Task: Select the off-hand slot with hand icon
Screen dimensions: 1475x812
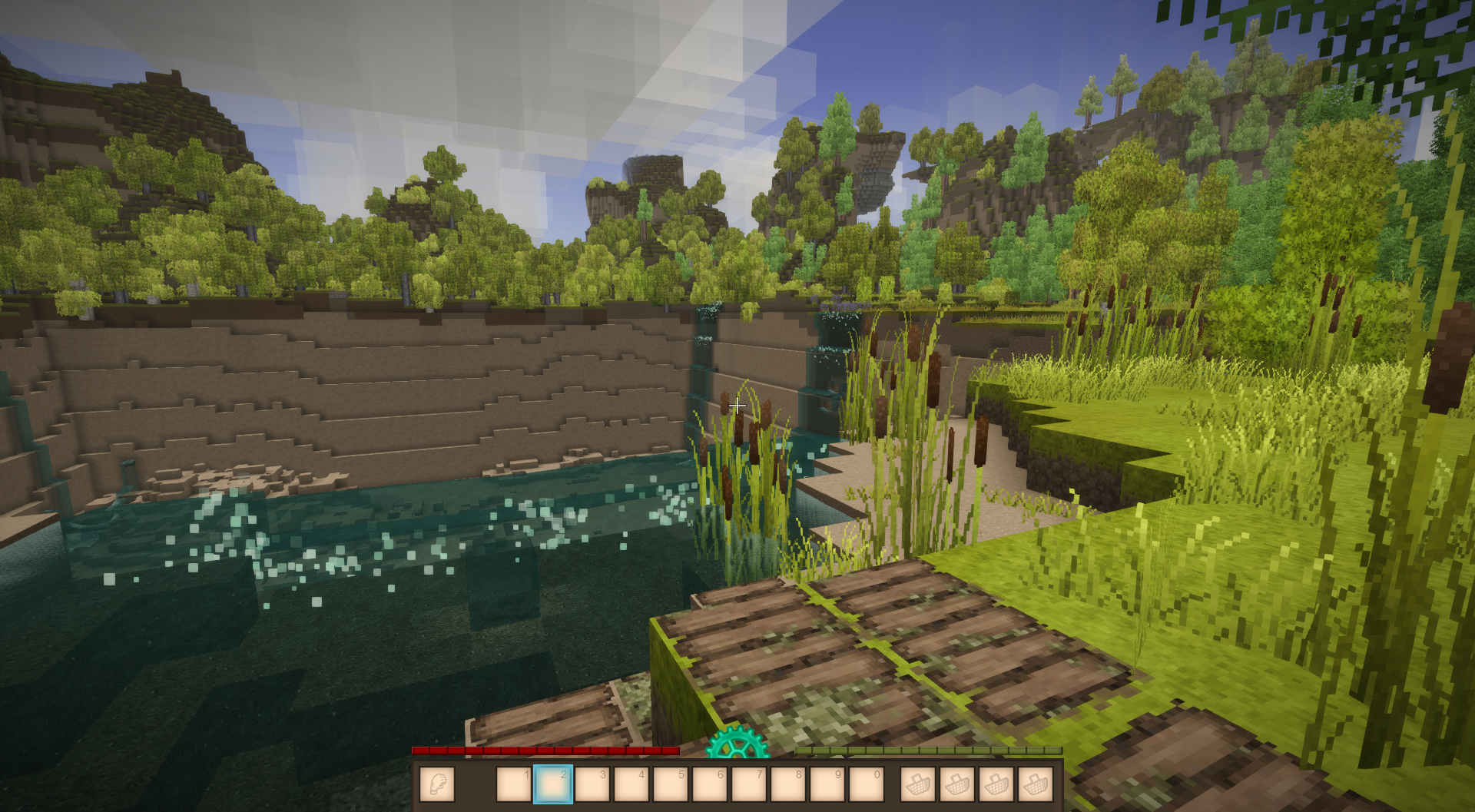Action: tap(437, 784)
